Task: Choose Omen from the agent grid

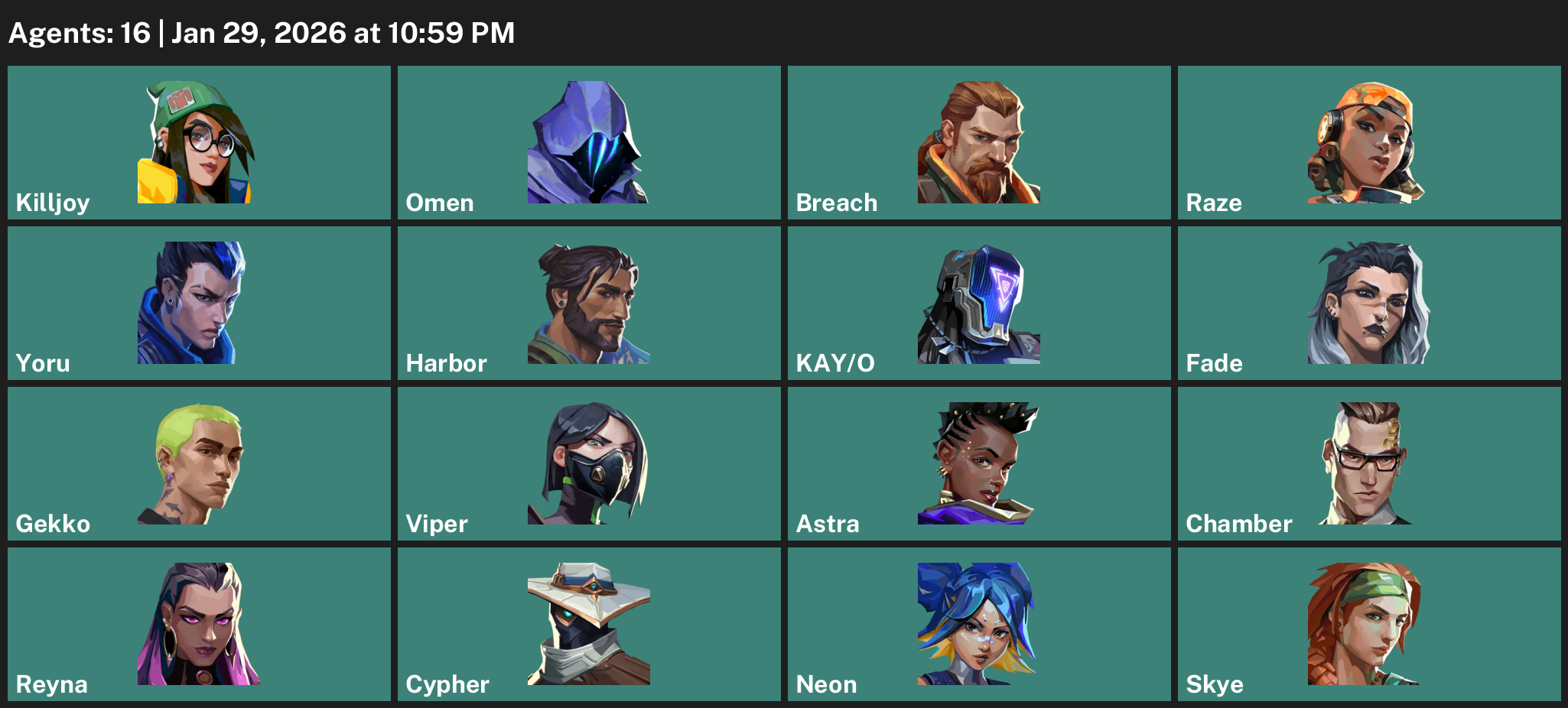Action: pos(589,142)
